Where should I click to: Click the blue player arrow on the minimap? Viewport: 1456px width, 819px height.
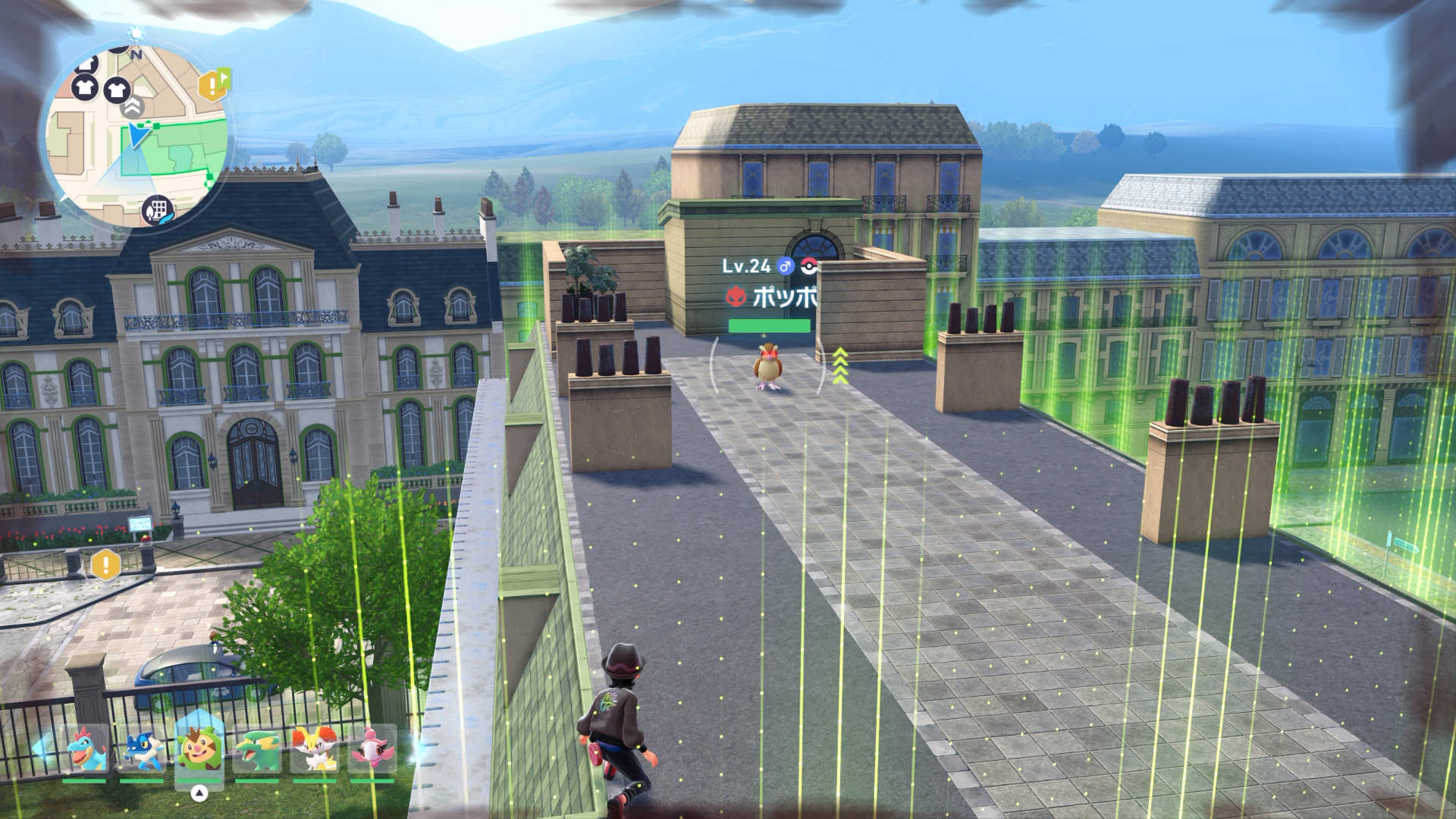point(138,135)
